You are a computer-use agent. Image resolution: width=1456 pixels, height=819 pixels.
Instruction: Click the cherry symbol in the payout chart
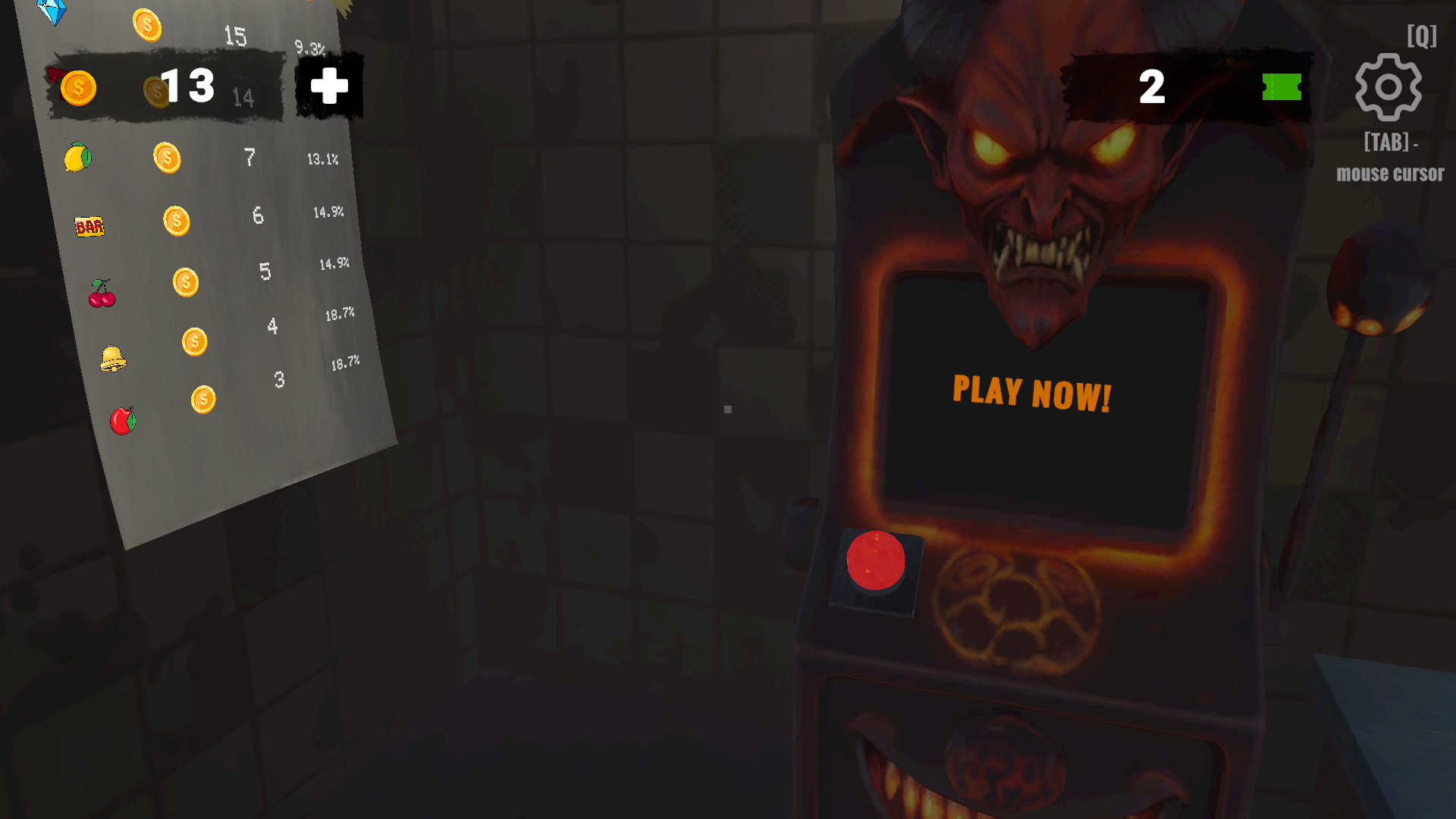tap(101, 294)
